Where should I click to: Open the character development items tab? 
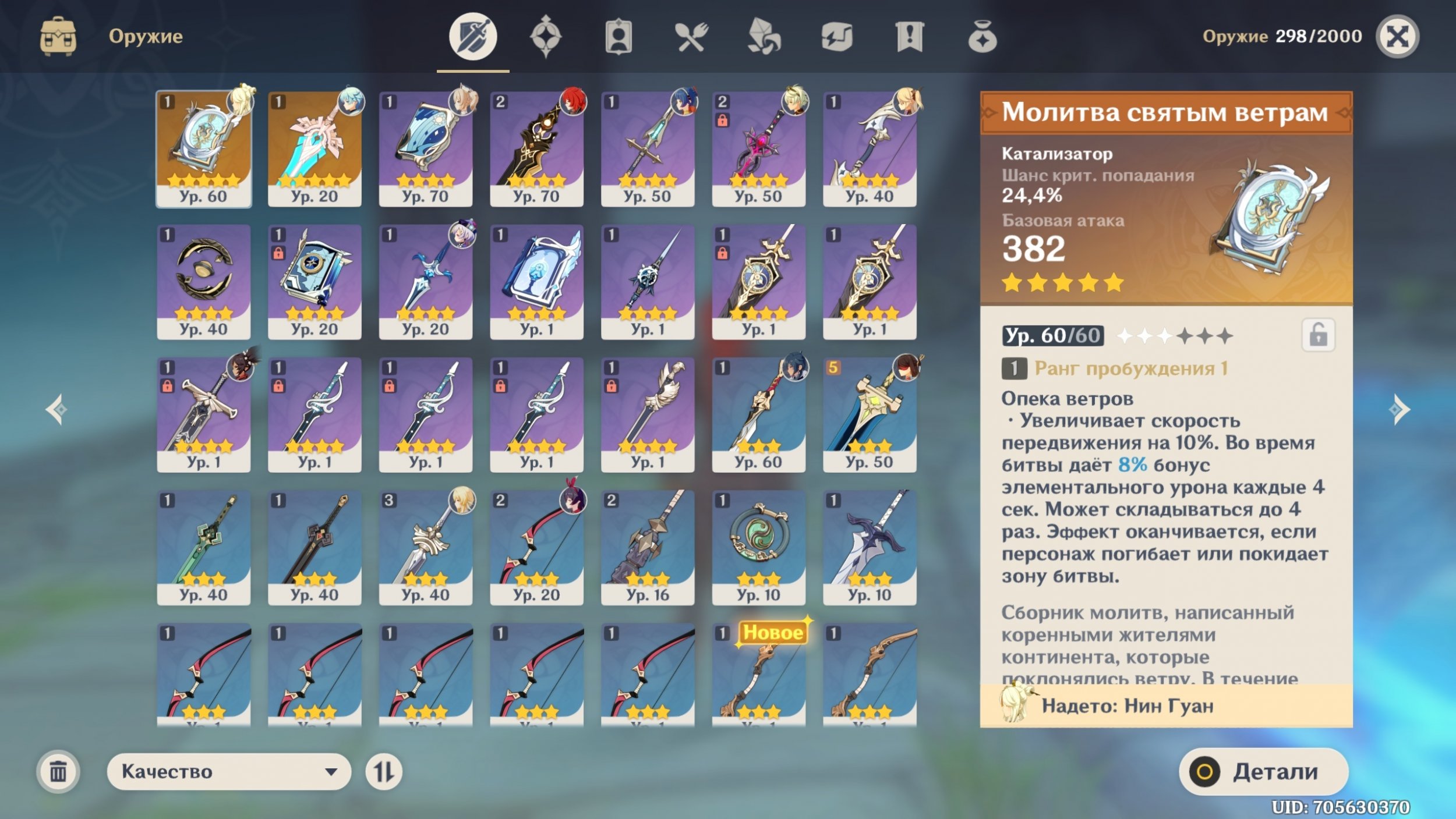[618, 37]
